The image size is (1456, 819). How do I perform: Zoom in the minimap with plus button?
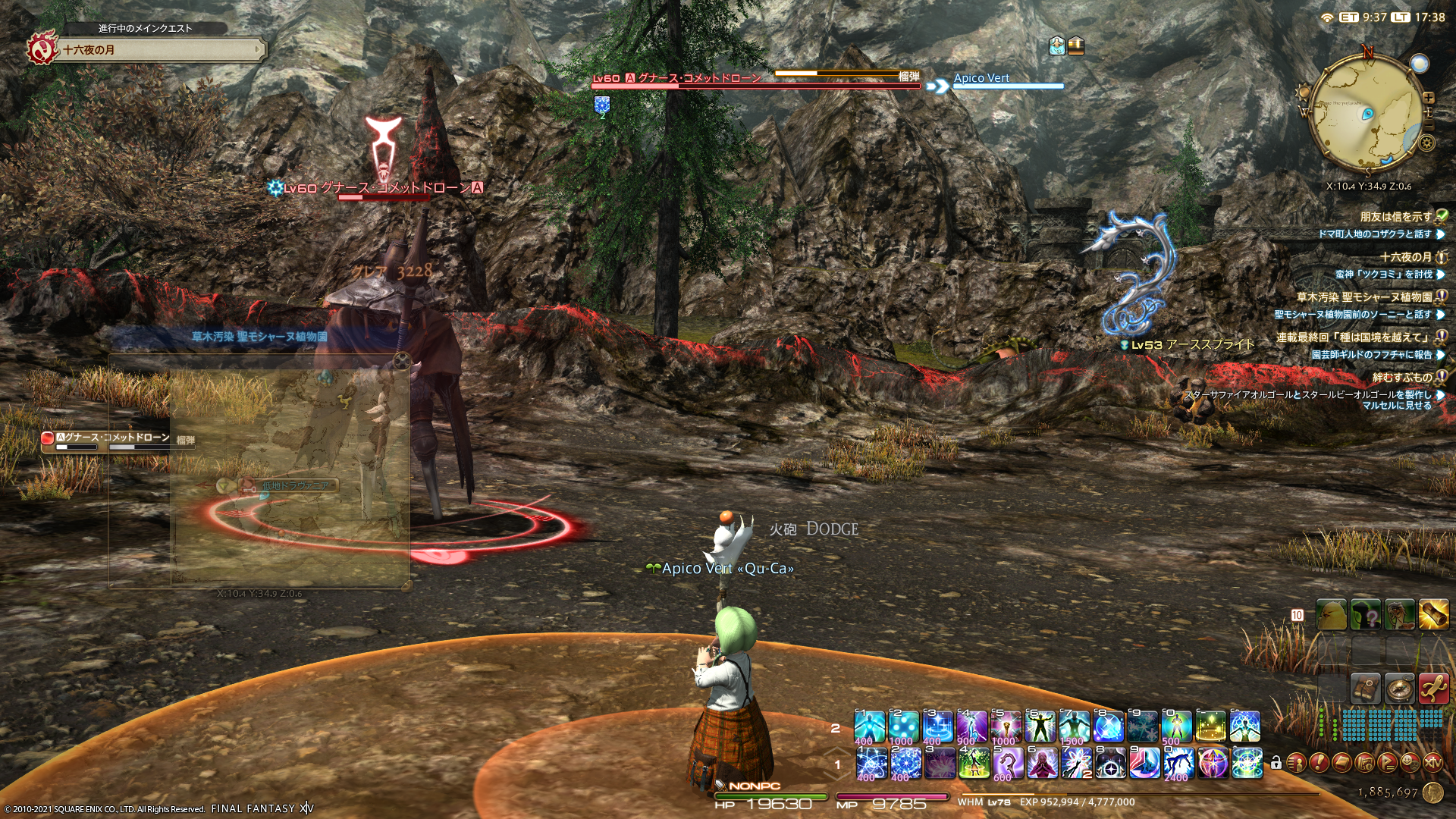pos(1429,98)
